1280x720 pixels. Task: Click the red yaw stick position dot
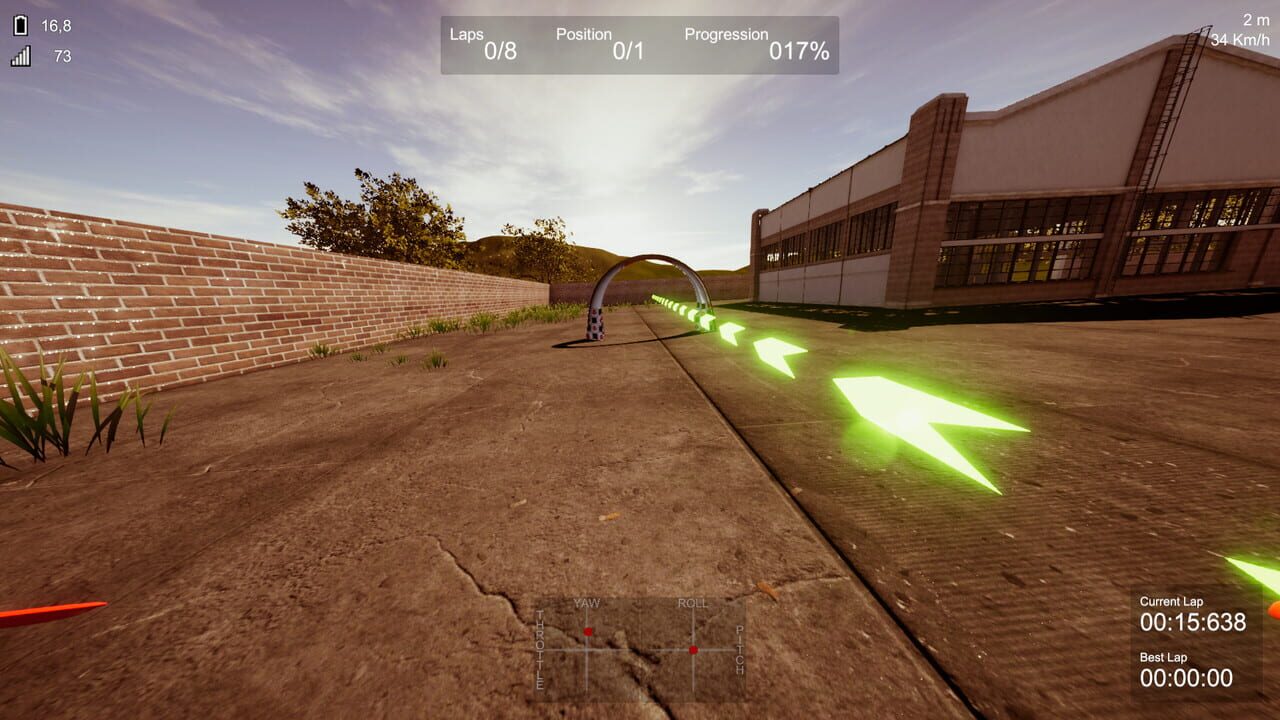588,630
